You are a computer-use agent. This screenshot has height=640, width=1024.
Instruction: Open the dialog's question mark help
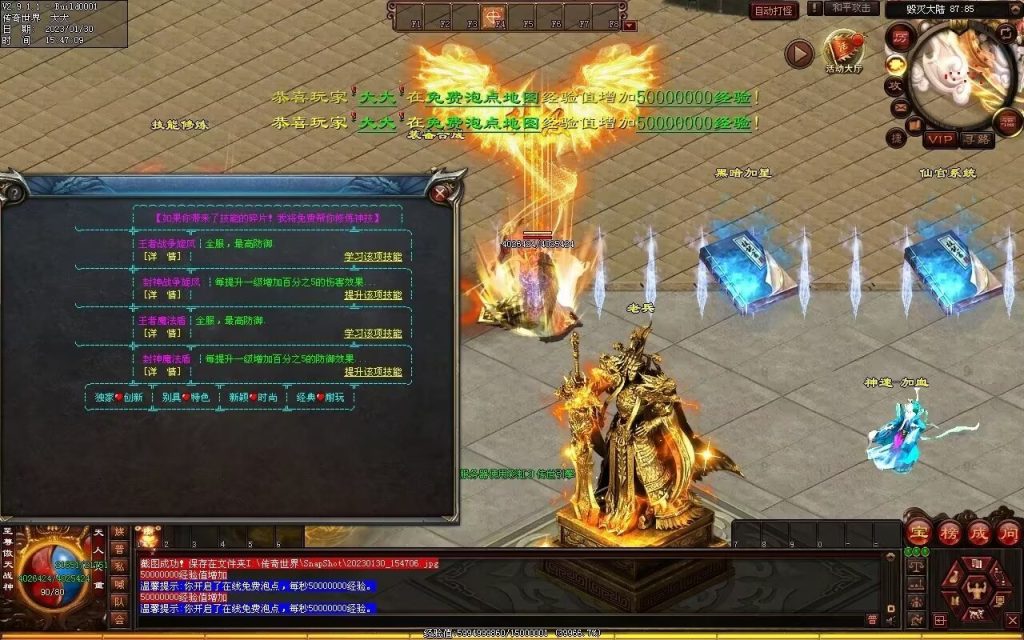click(x=13, y=192)
